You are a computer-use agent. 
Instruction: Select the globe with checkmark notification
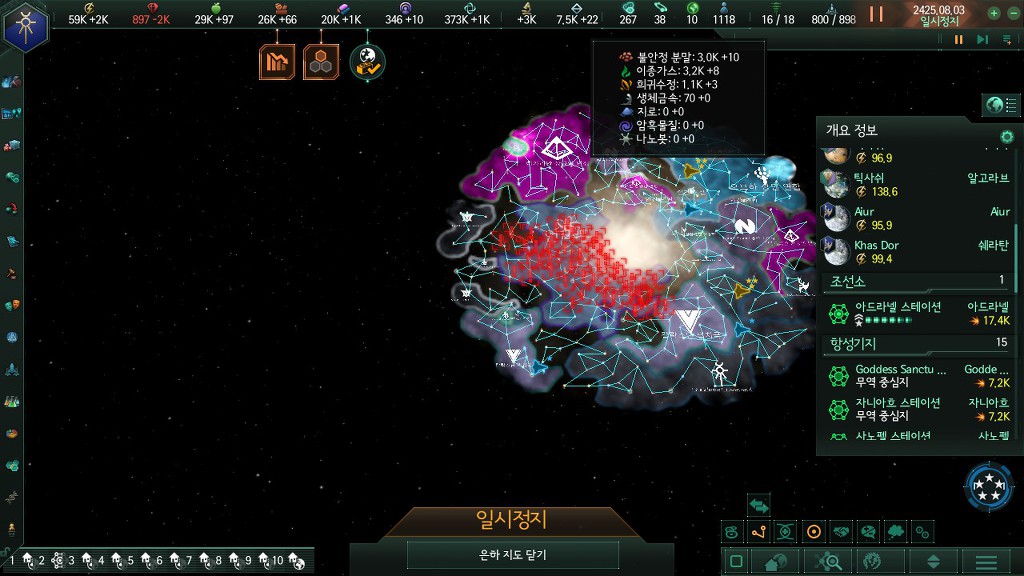coord(367,62)
